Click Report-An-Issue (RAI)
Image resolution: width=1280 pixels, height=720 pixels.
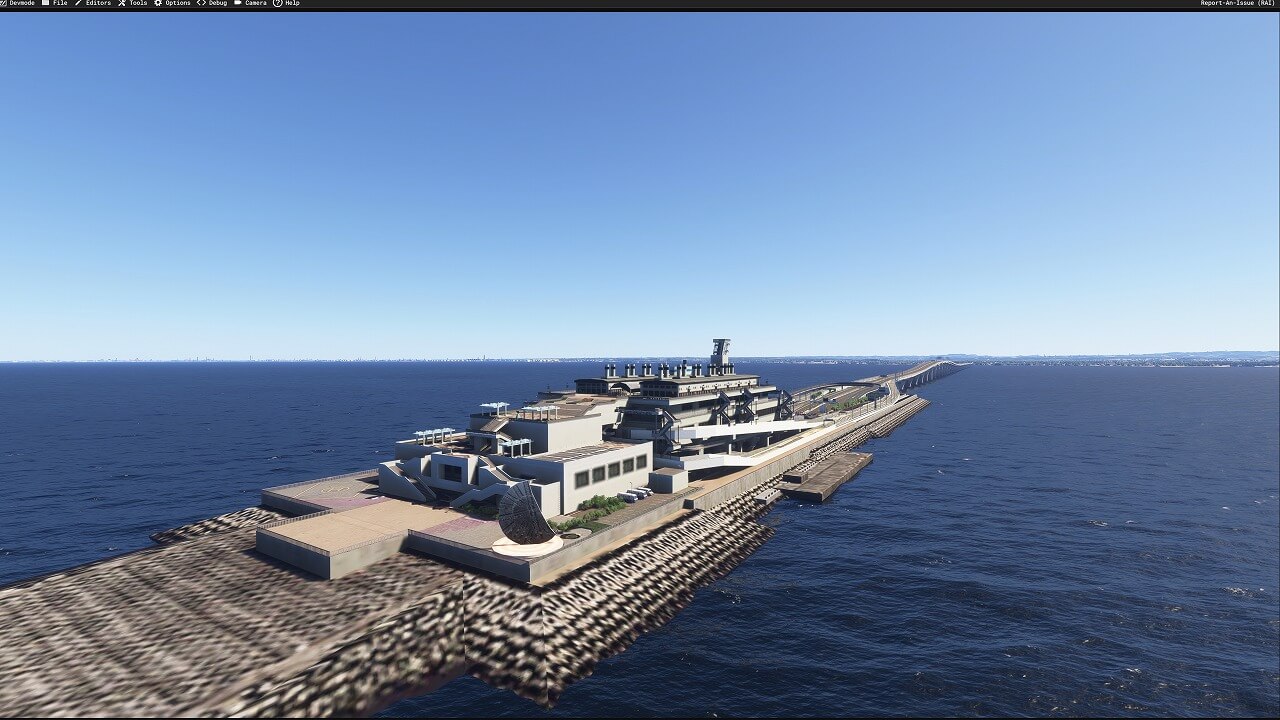tap(1237, 3)
